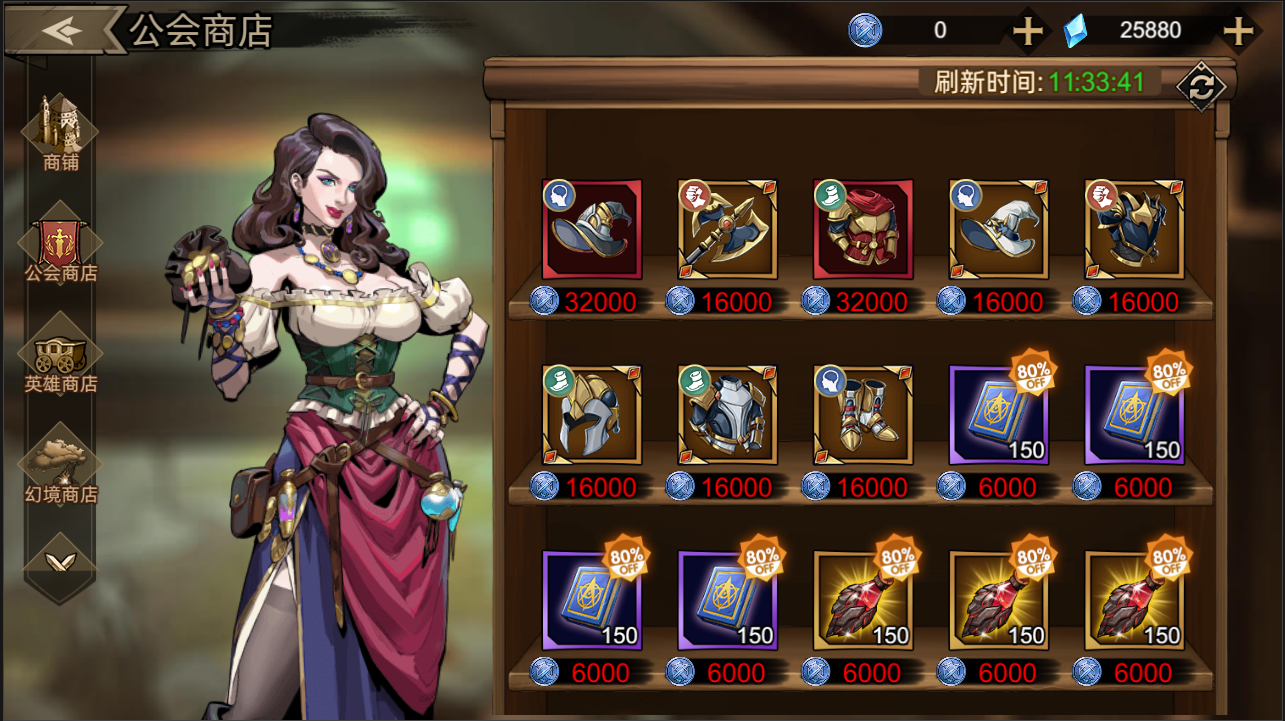Select the white and gold boots
This screenshot has height=721, width=1285.
coord(863,415)
